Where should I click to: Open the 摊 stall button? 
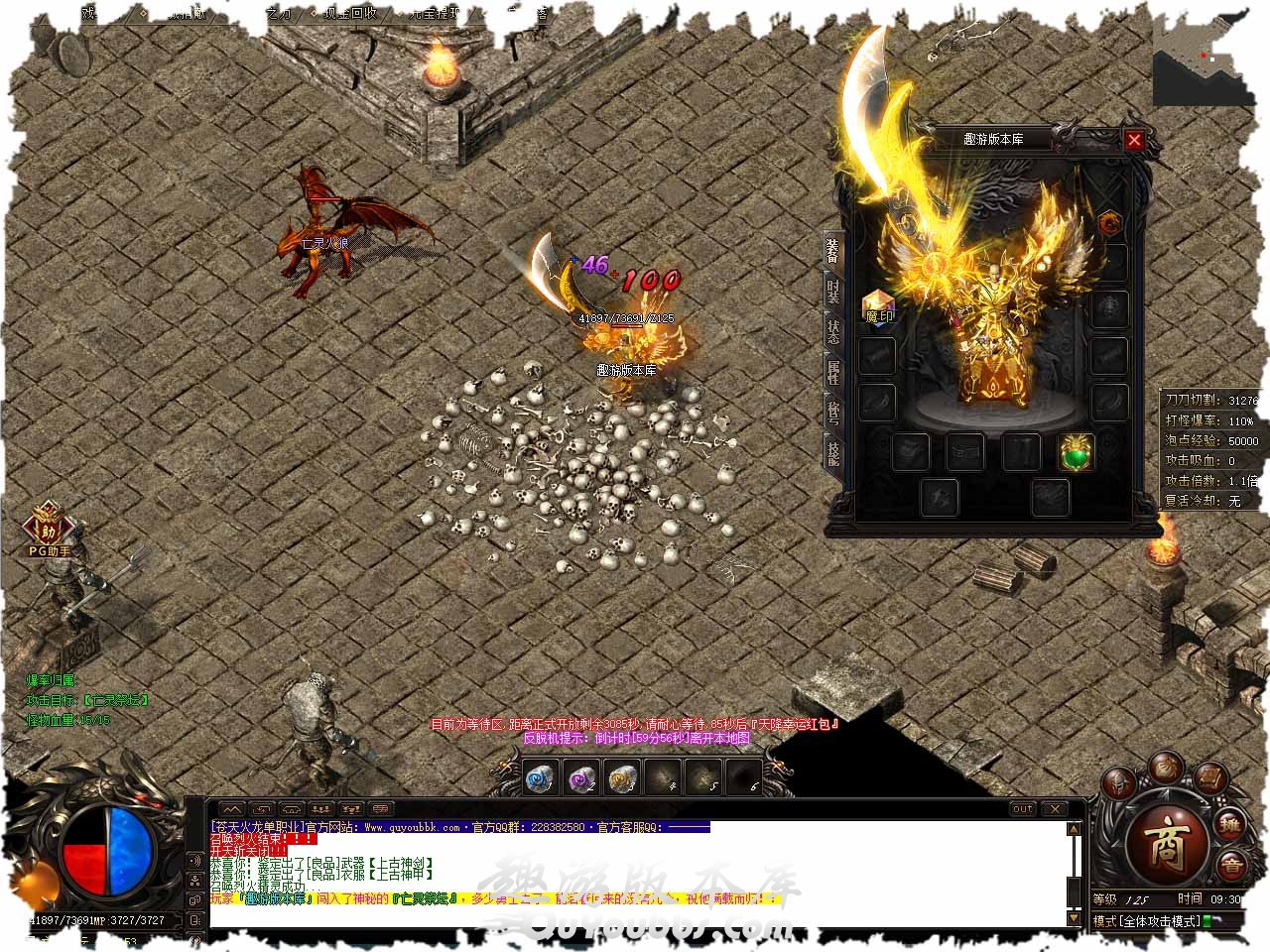(x=1229, y=822)
